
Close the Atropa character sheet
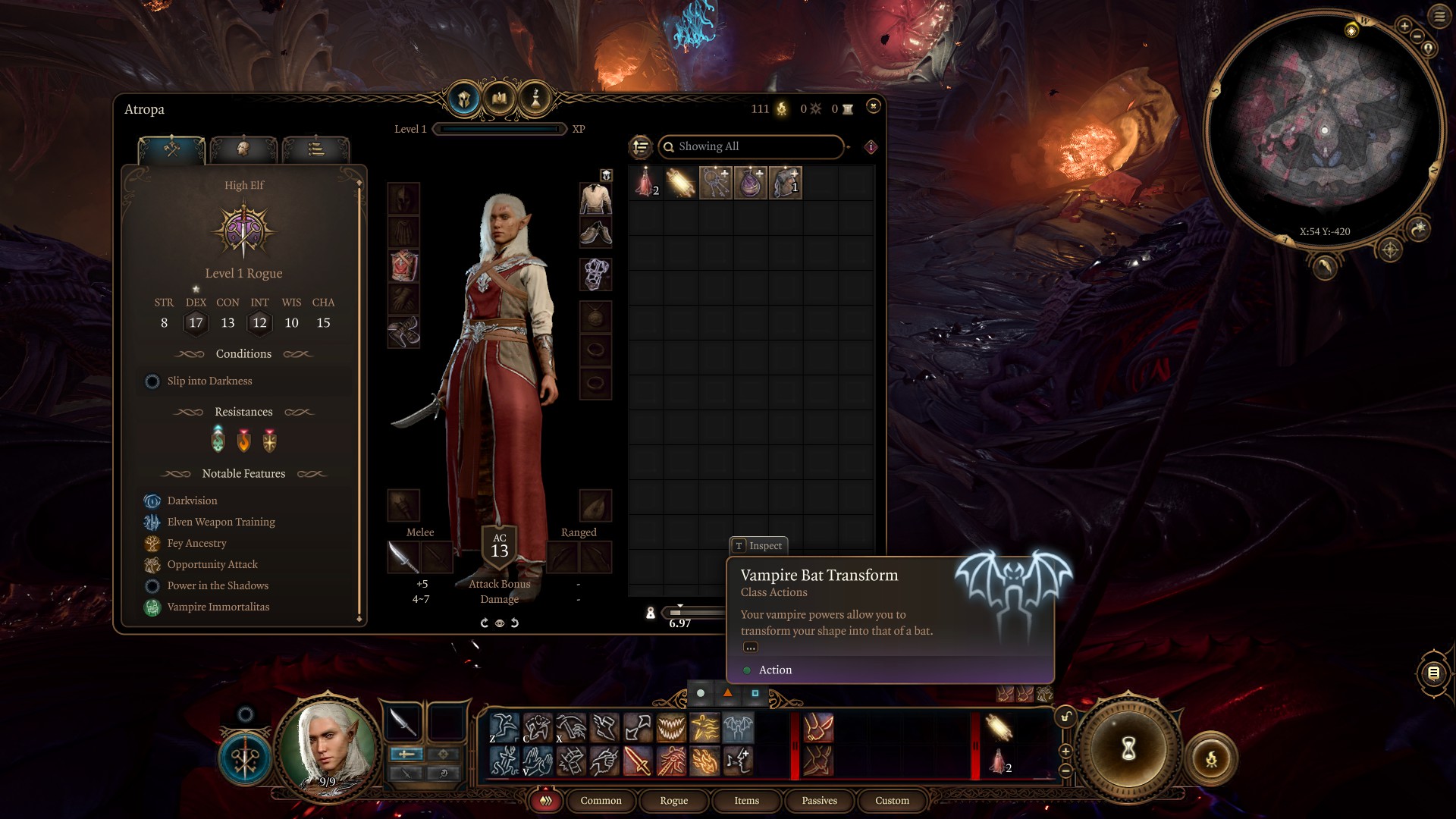tap(873, 106)
